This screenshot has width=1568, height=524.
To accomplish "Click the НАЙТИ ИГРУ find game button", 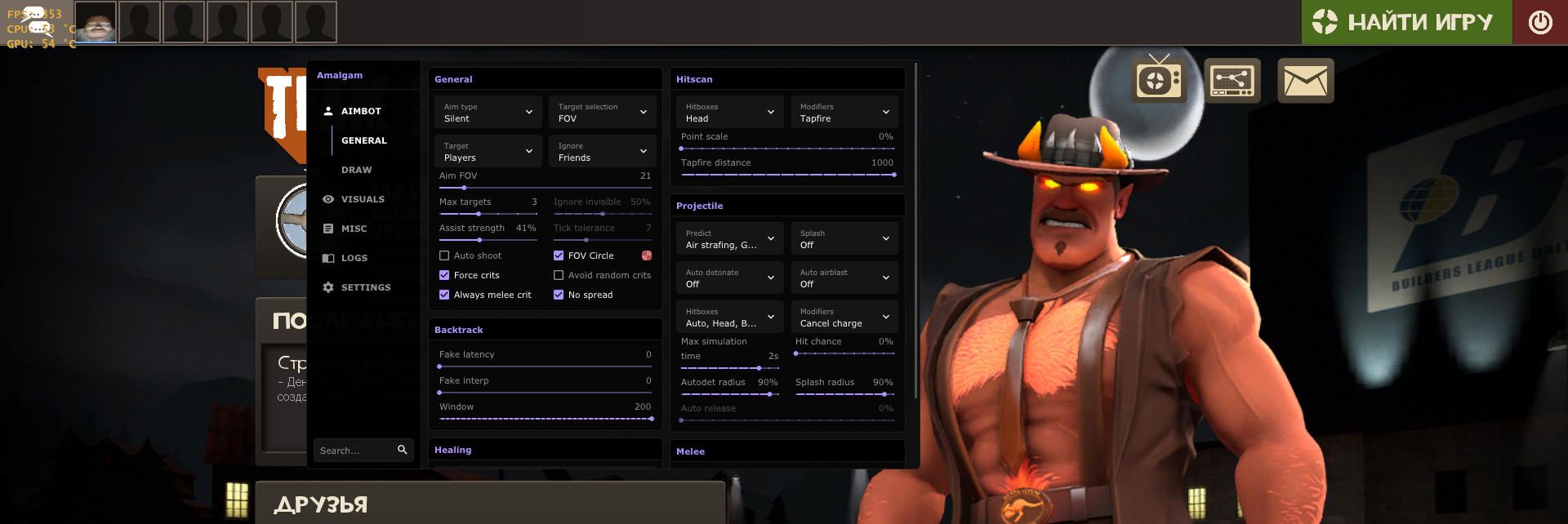I will pos(1406,22).
